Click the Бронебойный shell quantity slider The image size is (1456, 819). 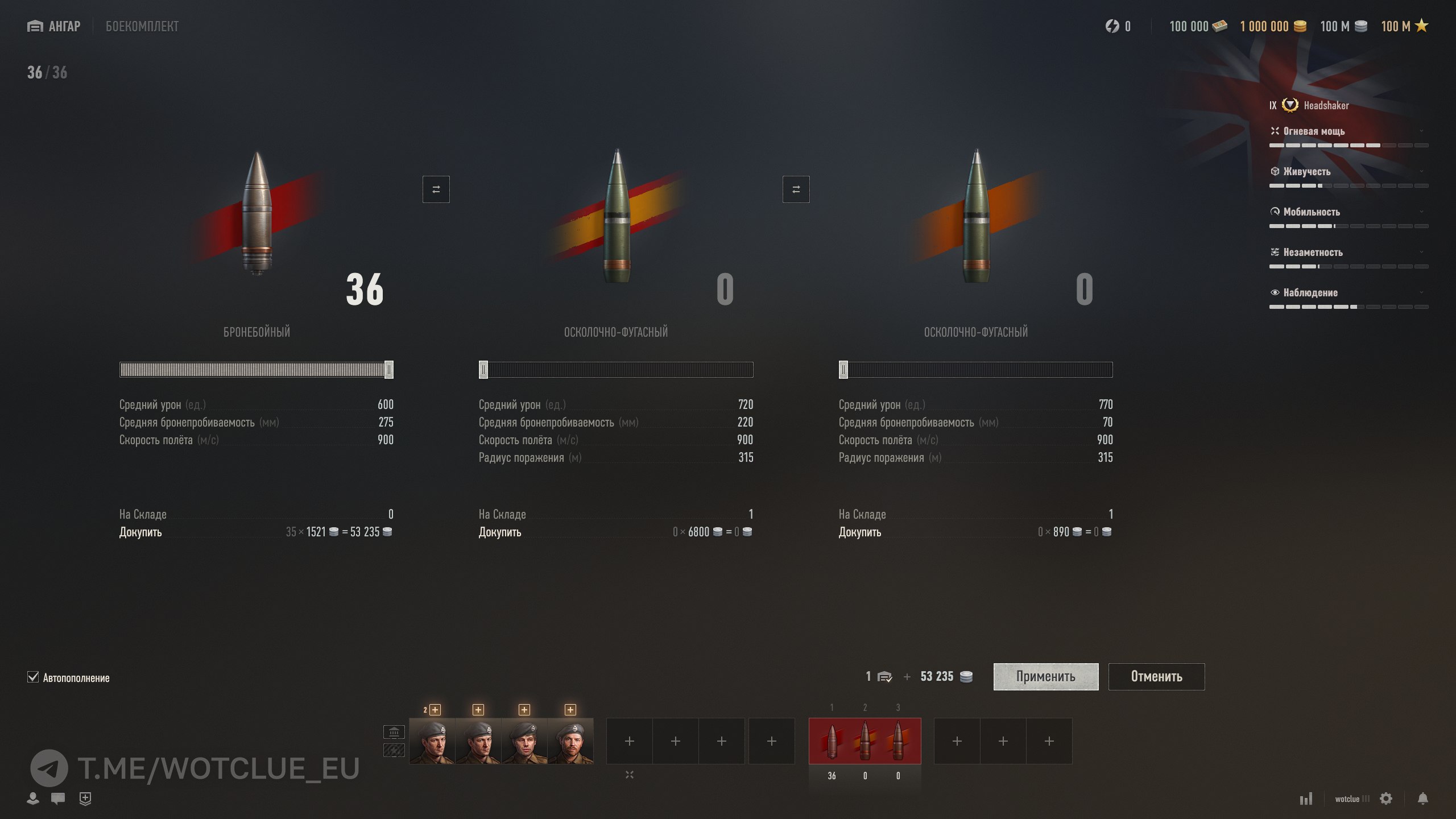pos(256,370)
